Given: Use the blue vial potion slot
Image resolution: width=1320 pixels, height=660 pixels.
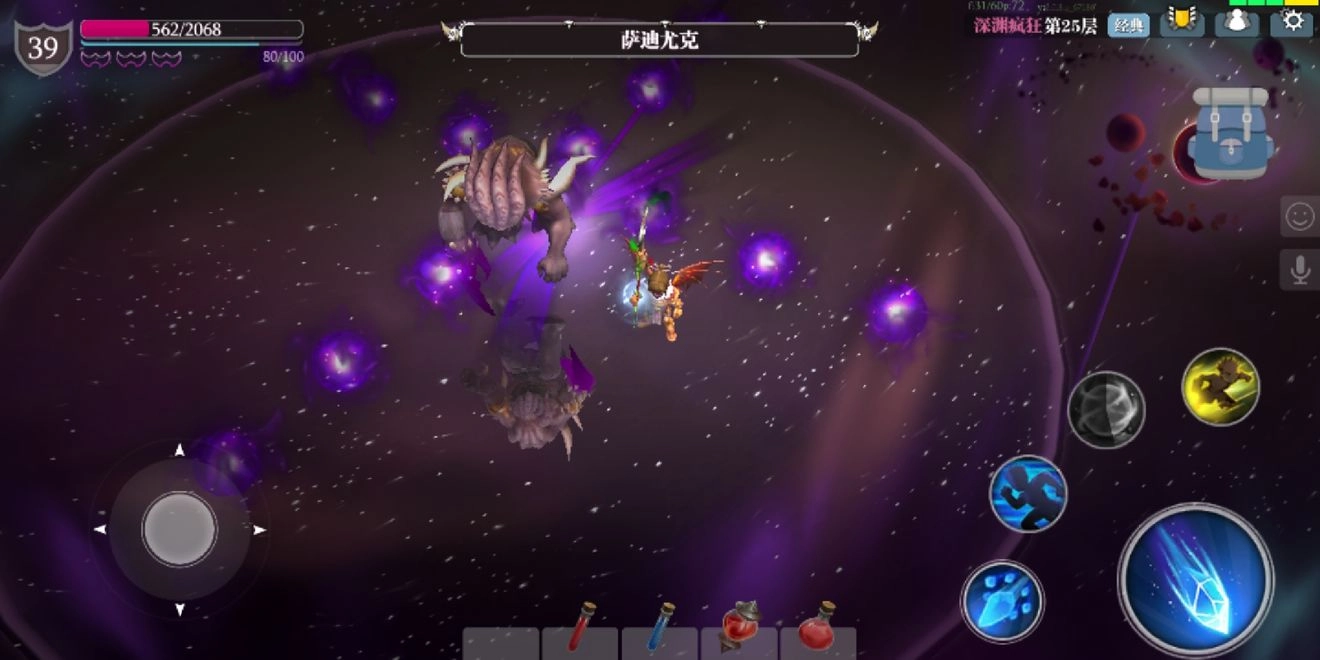Looking at the screenshot, I should point(660,630).
